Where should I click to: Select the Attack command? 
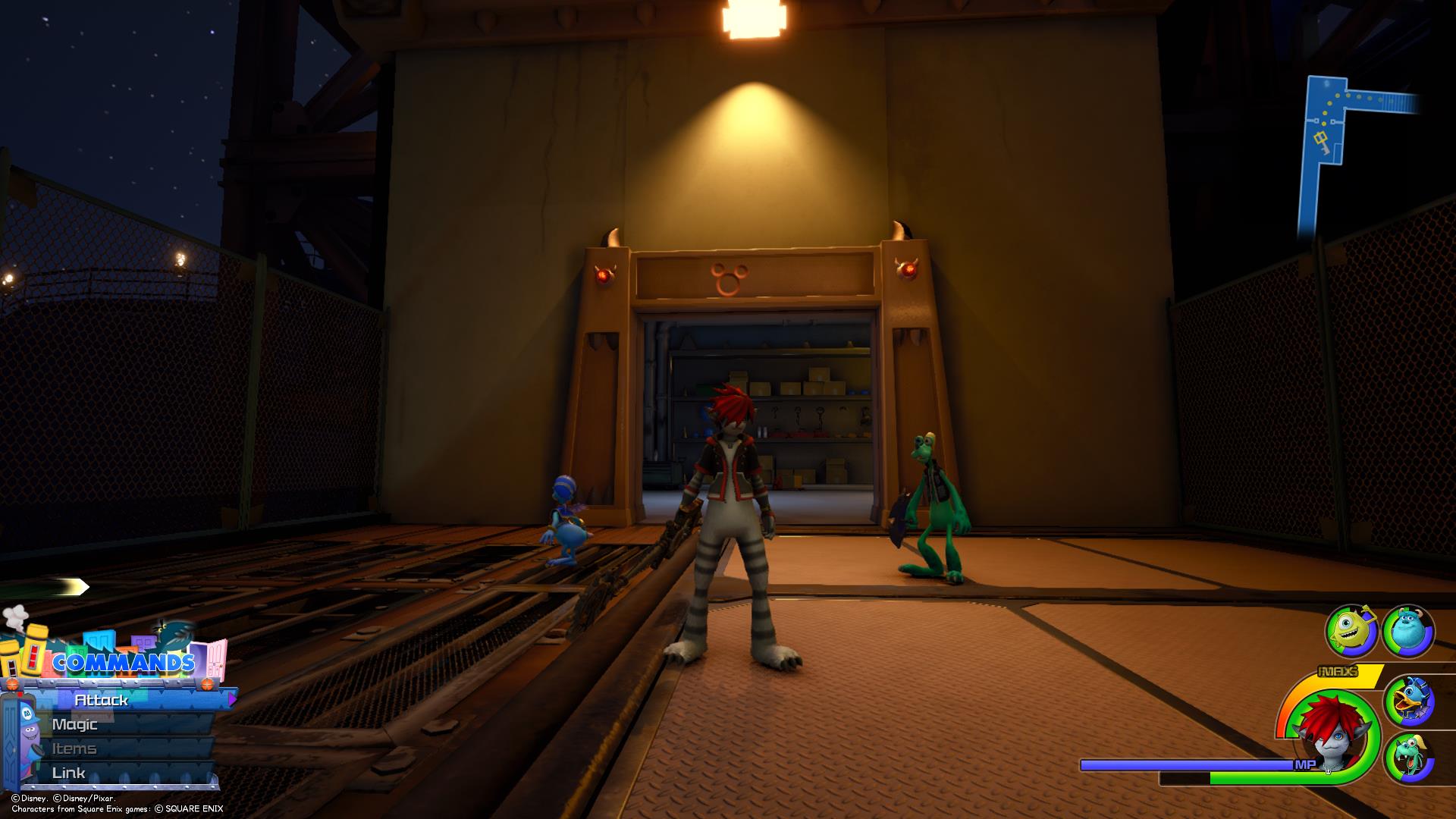click(102, 700)
